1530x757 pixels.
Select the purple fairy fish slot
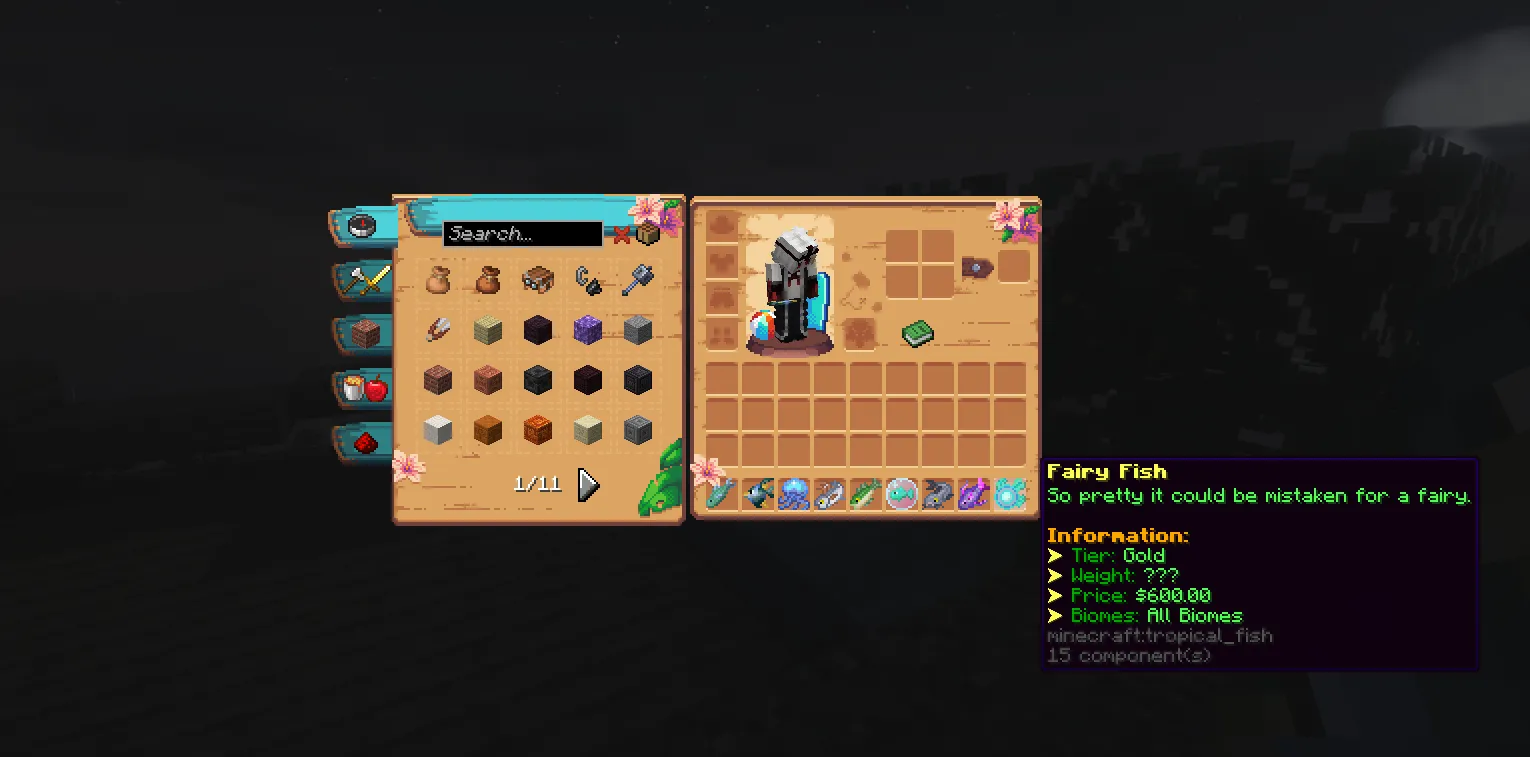[973, 493]
